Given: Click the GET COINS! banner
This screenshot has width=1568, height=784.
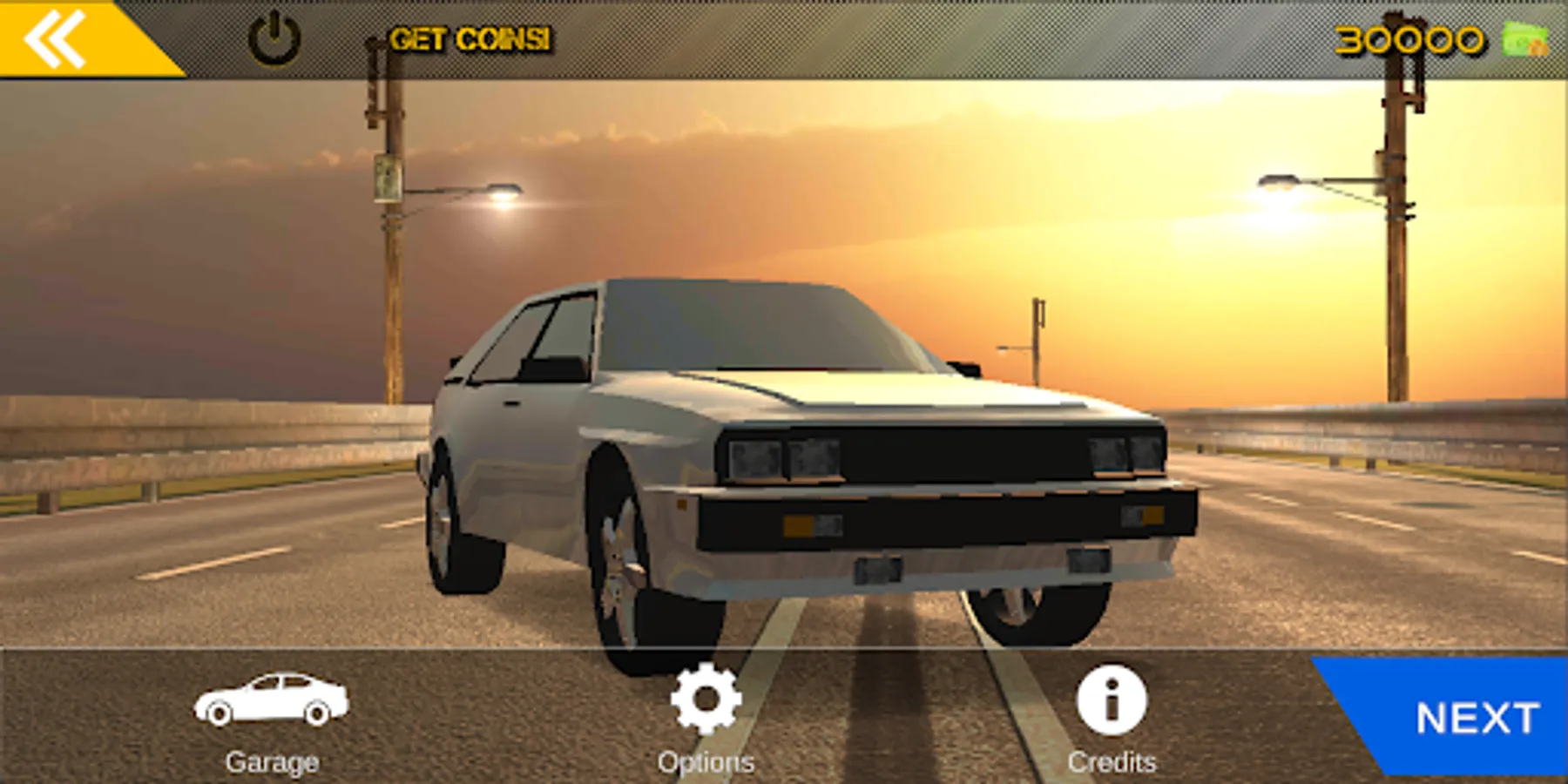Looking at the screenshot, I should click(x=470, y=37).
